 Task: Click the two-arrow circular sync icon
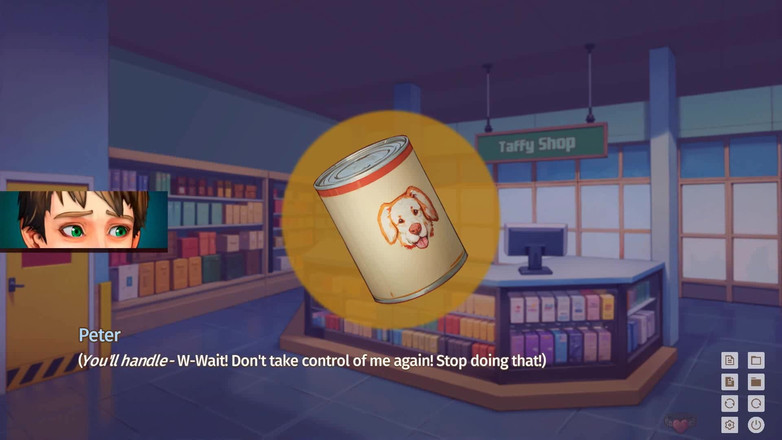click(x=730, y=403)
